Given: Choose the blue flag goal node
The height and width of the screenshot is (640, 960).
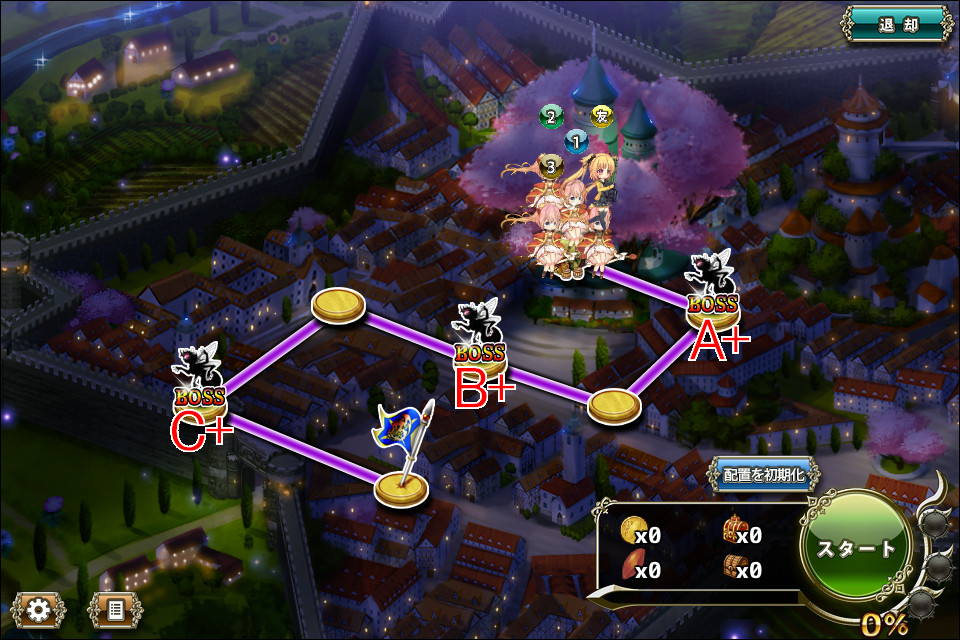Looking at the screenshot, I should (402, 486).
